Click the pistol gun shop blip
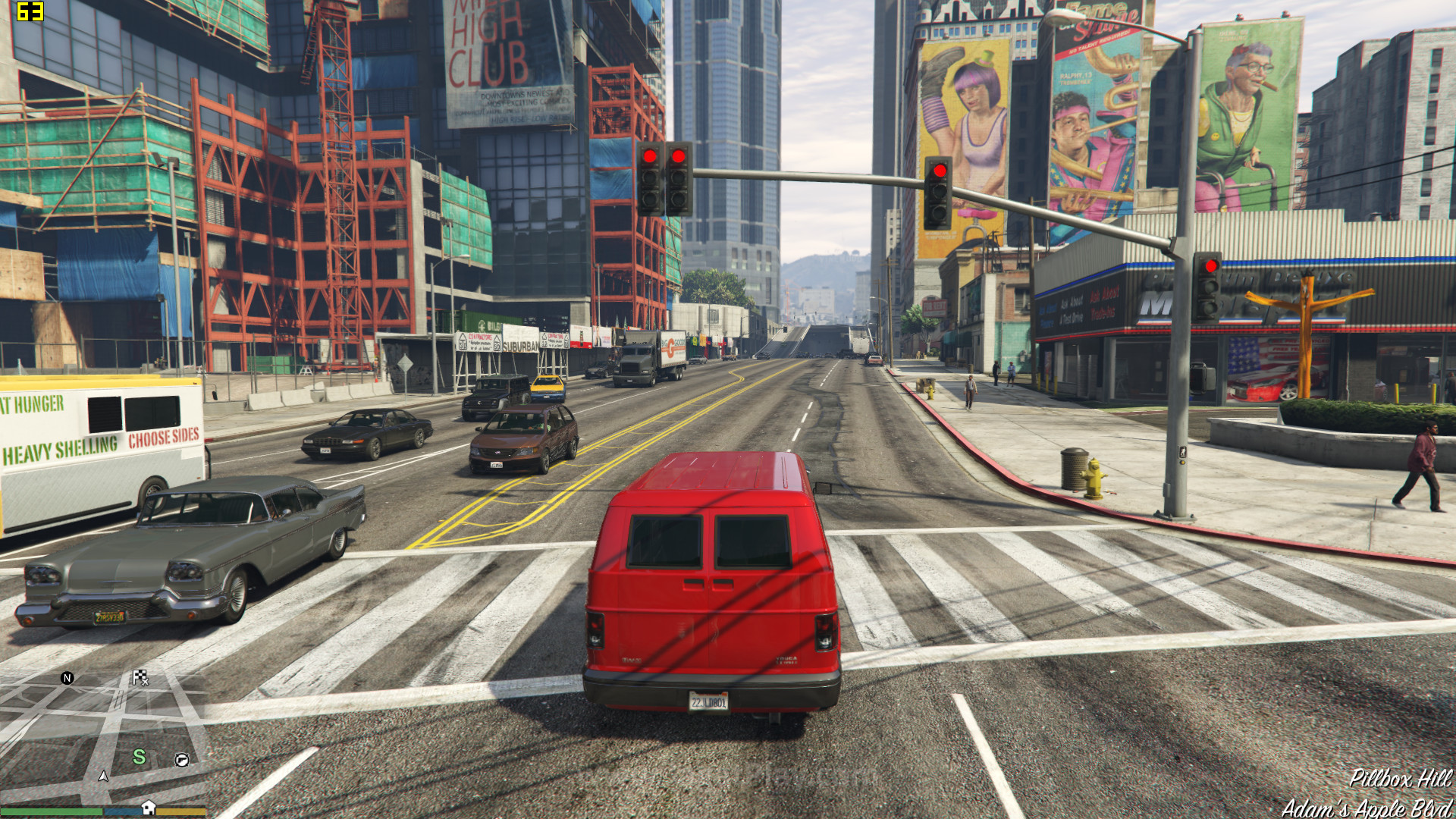 [x=182, y=760]
